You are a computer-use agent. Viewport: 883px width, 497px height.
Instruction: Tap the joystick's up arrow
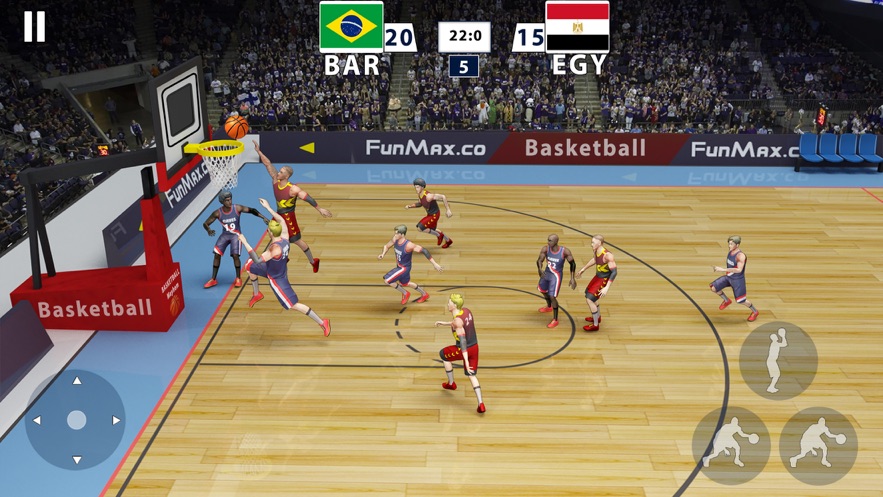(76, 381)
